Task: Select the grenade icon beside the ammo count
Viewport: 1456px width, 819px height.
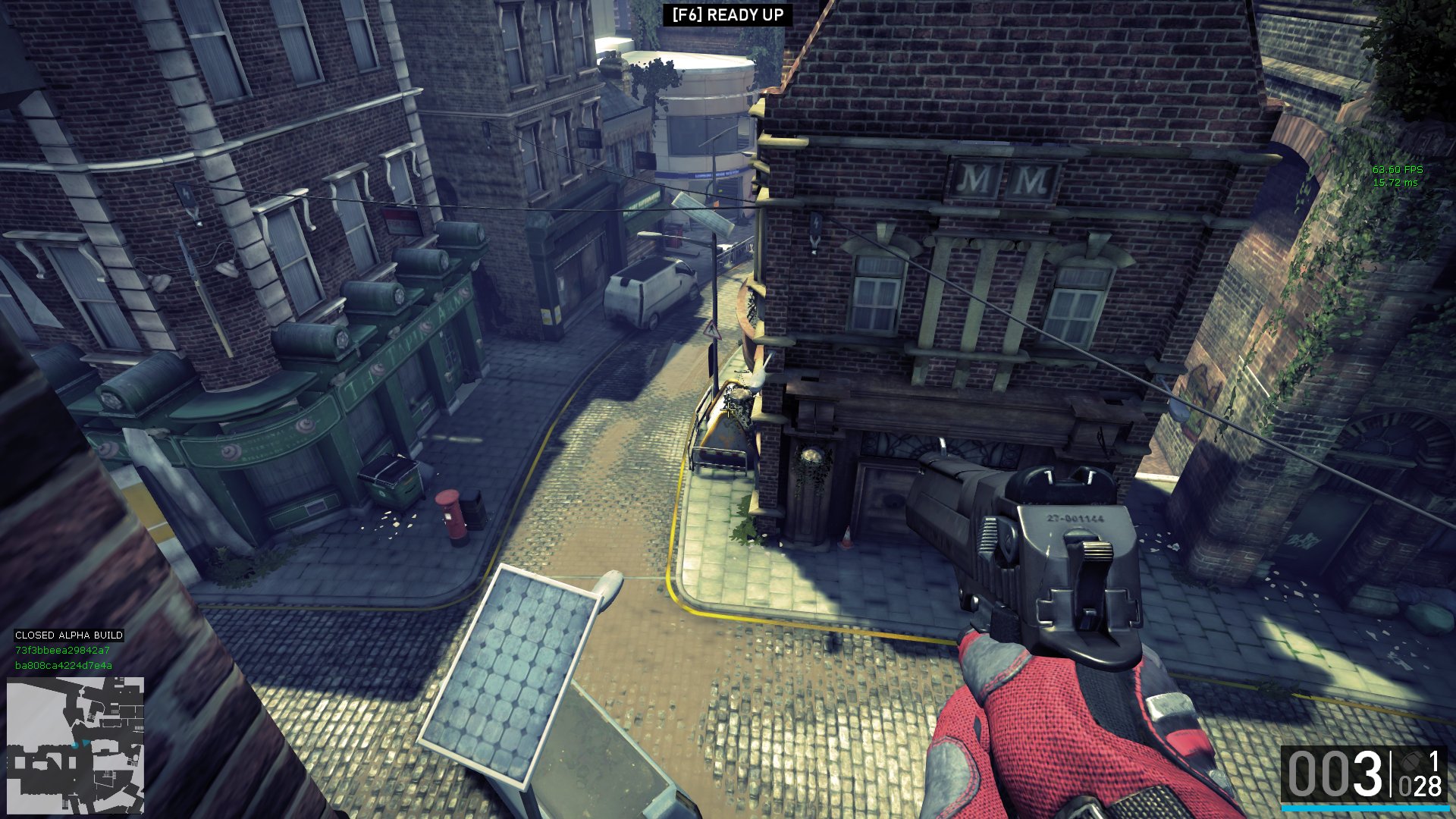Action: click(x=1411, y=761)
